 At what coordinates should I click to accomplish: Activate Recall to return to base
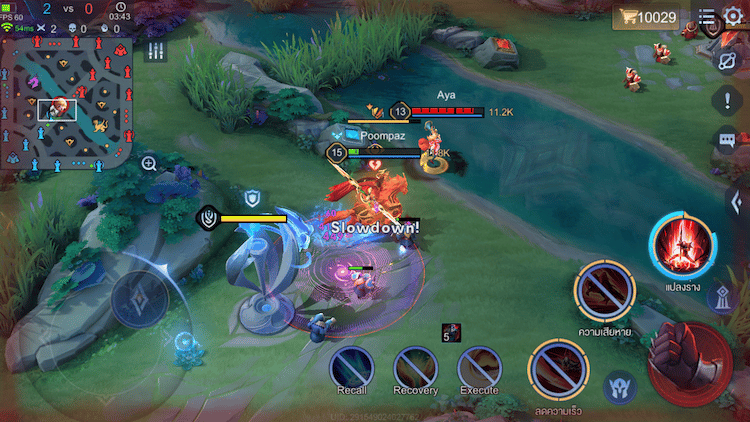pos(351,367)
